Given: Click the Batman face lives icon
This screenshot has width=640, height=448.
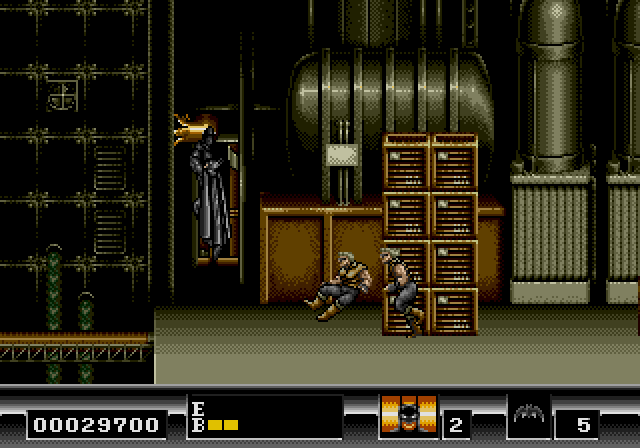Looking at the screenshot, I should coord(409,416).
